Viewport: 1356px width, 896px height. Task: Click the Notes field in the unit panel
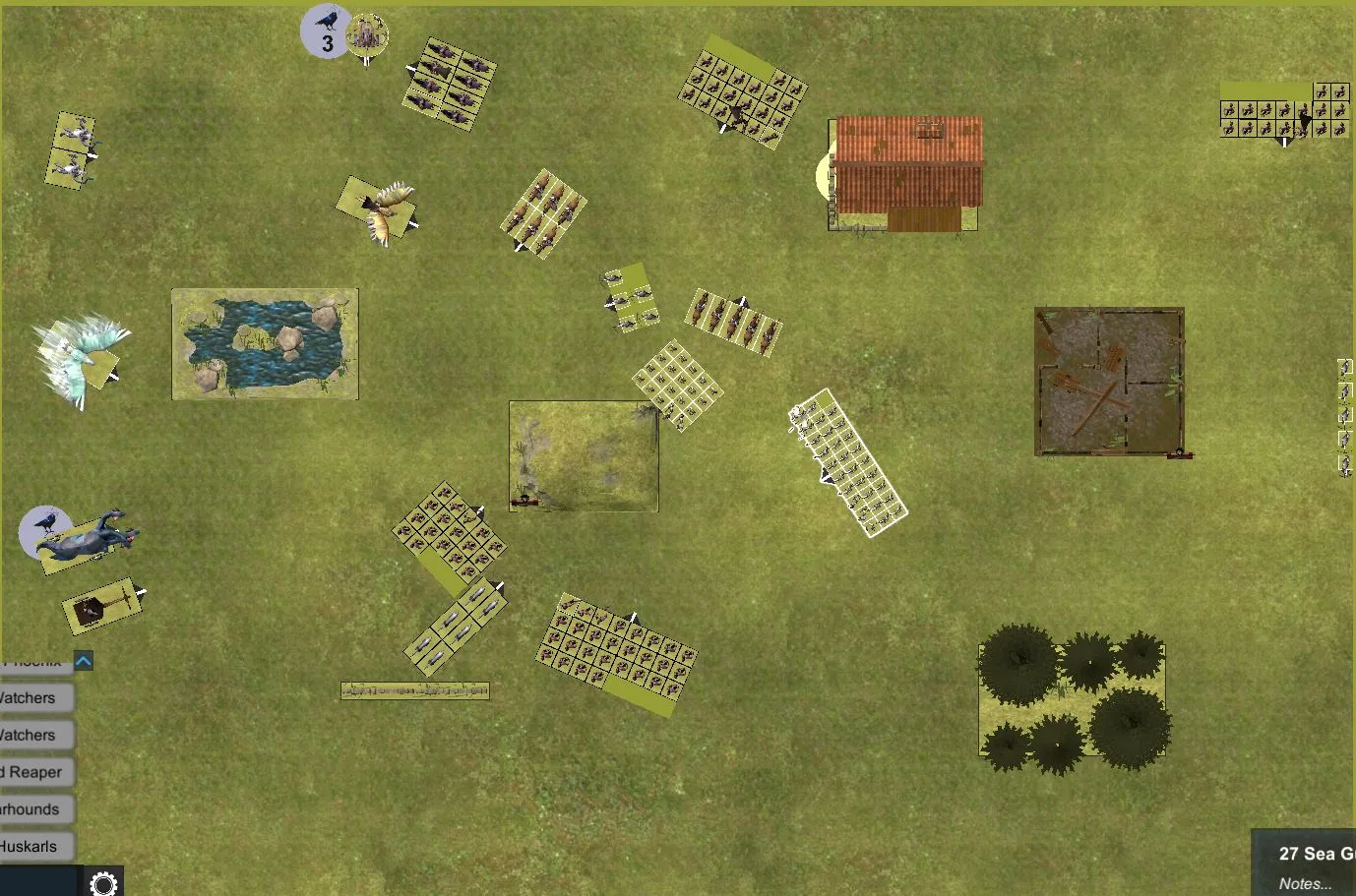tap(1307, 883)
